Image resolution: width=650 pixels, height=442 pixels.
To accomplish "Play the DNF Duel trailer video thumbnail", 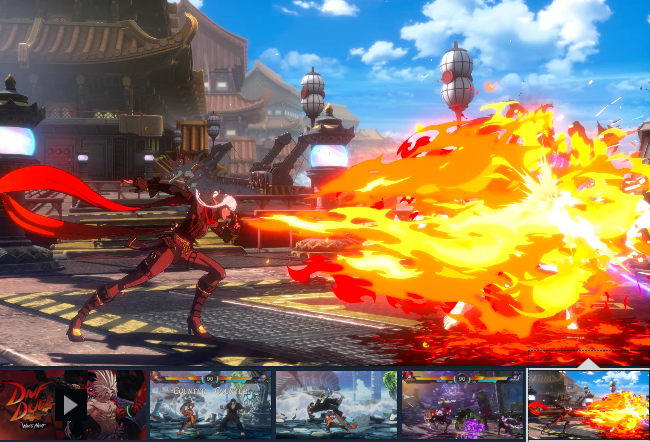I will (x=72, y=405).
